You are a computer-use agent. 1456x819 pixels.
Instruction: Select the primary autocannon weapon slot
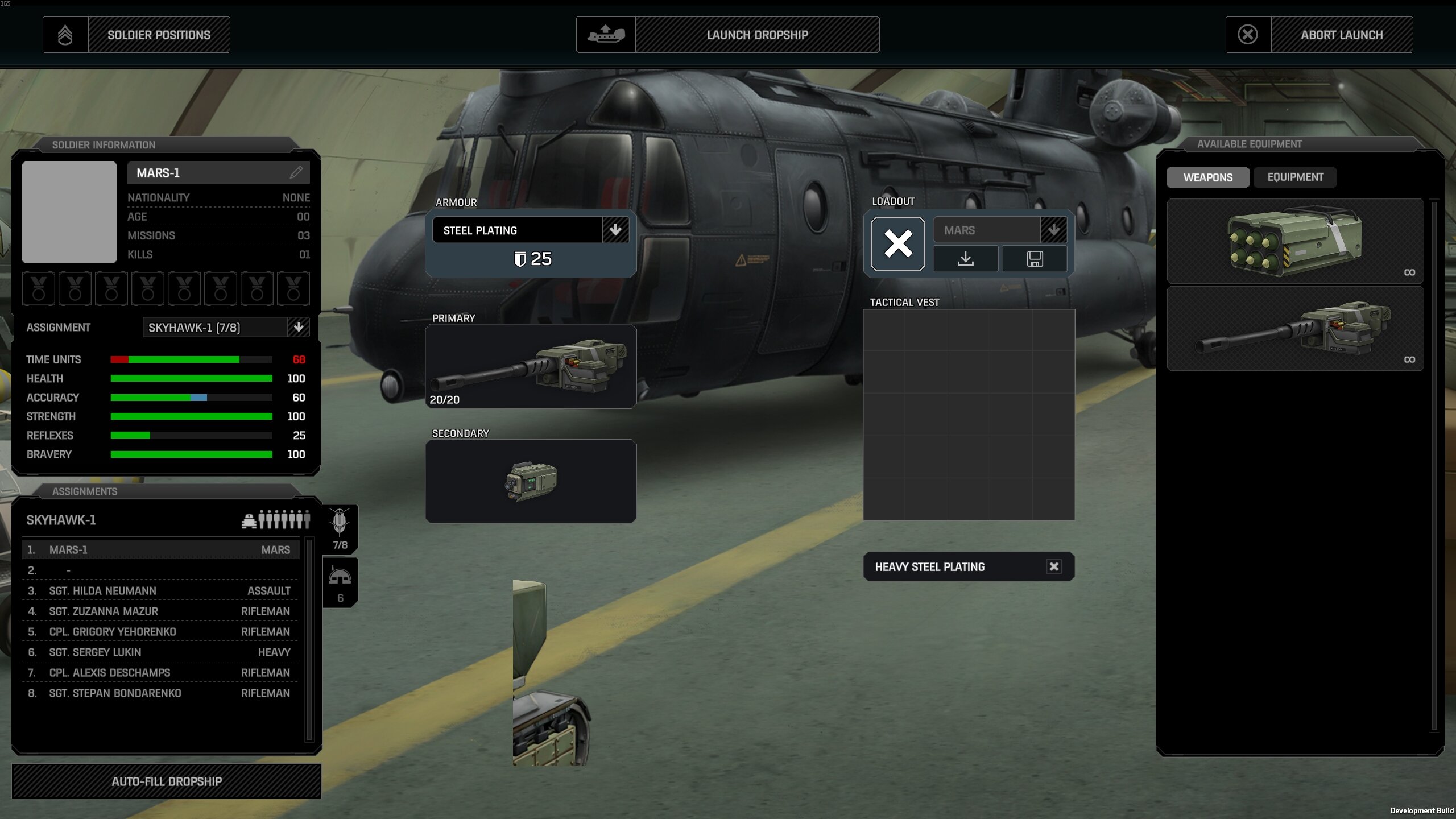click(530, 366)
